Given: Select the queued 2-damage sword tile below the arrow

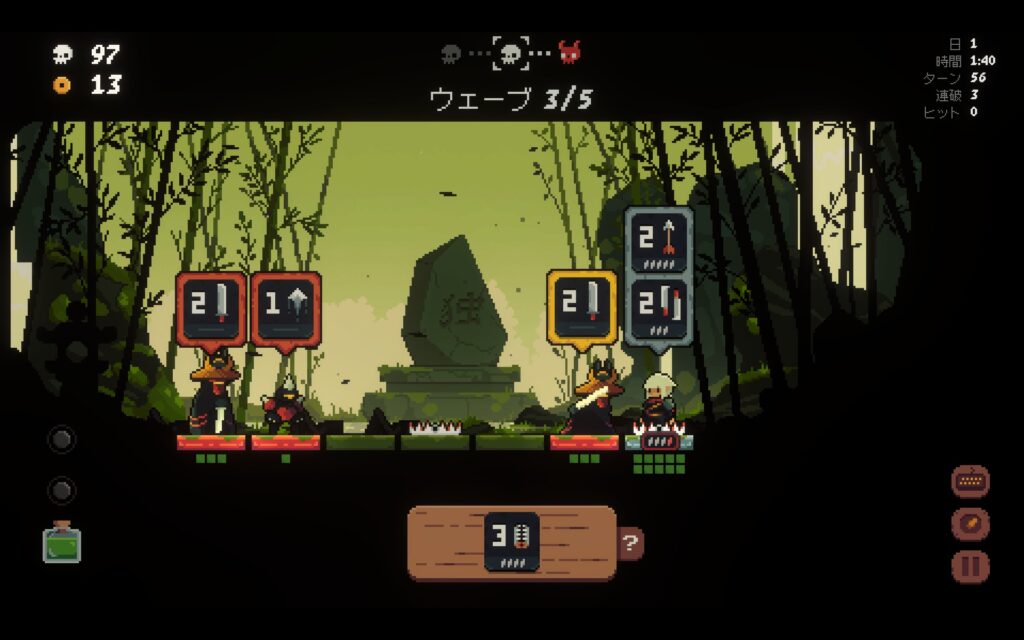Looking at the screenshot, I should click(x=659, y=309).
